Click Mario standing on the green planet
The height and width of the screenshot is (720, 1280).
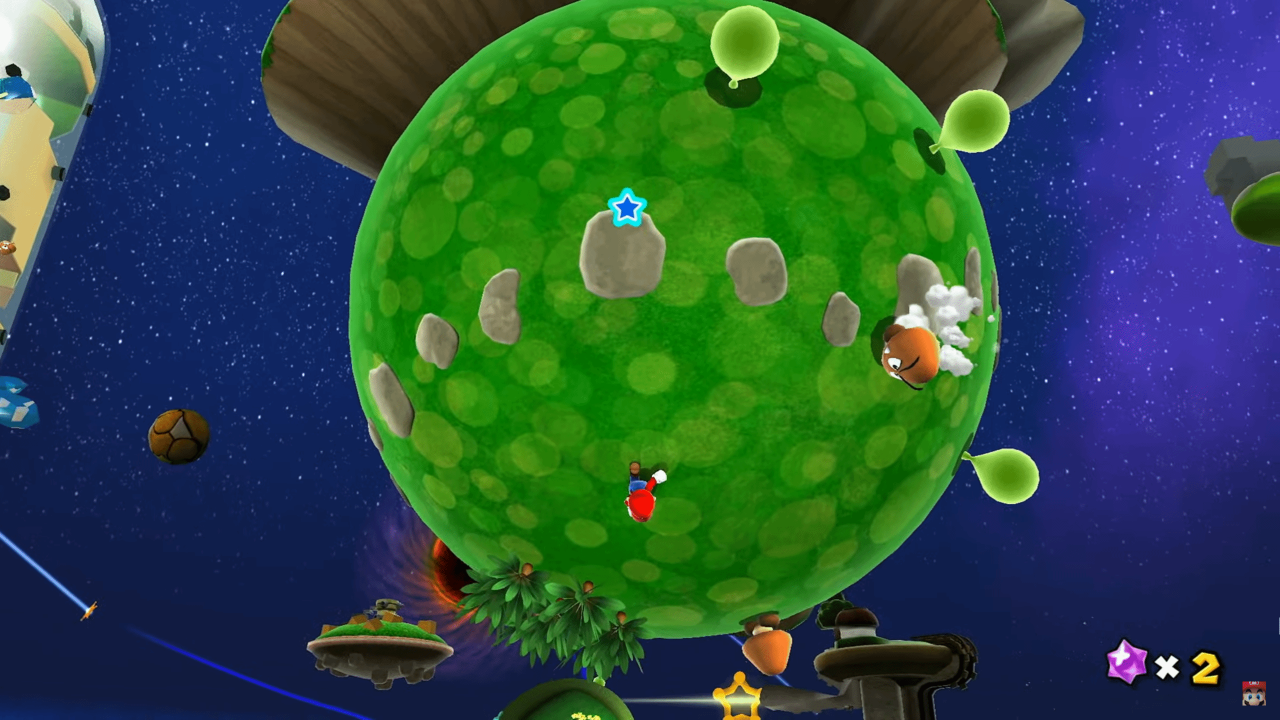tap(641, 492)
